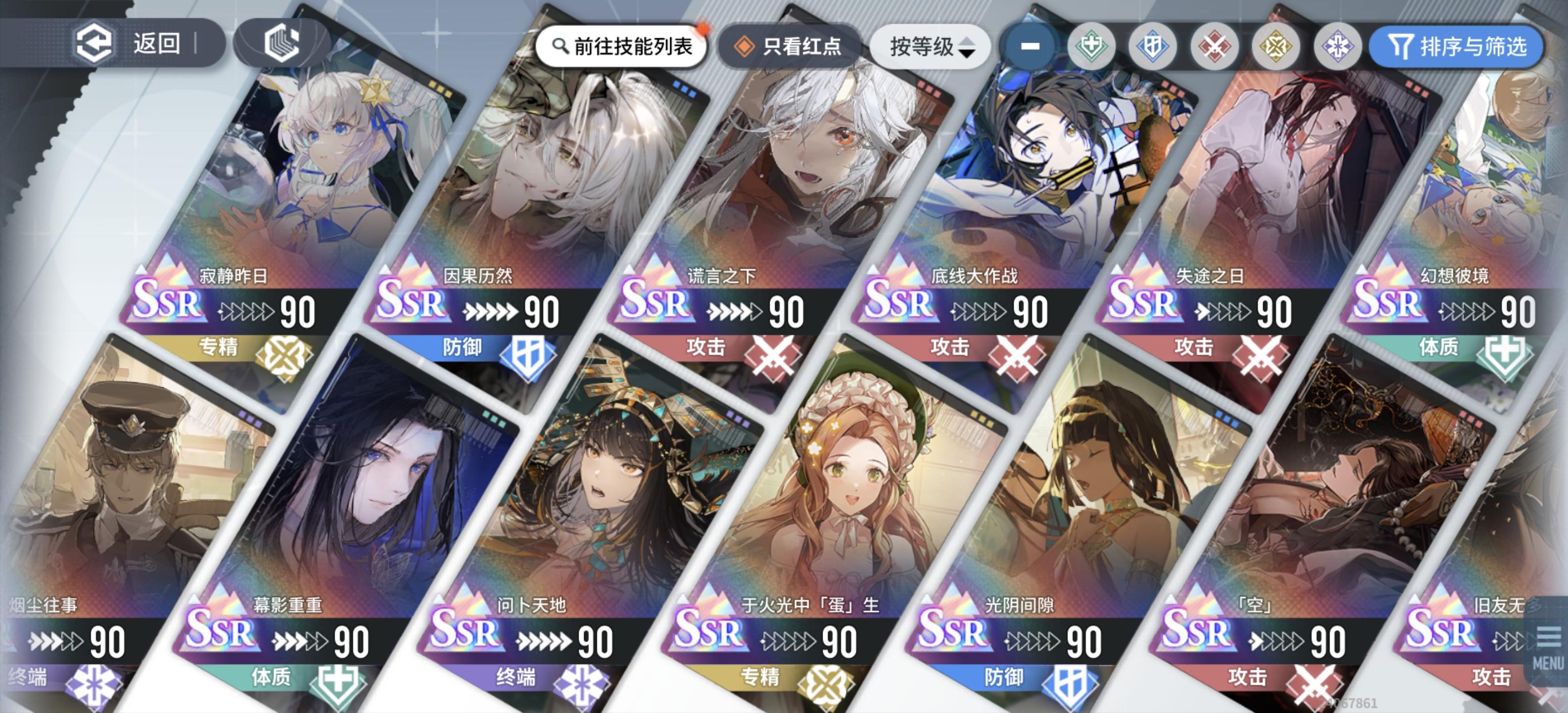Filter characters with the gold 专精 attribute icon
The height and width of the screenshot is (713, 1568).
tap(1276, 46)
